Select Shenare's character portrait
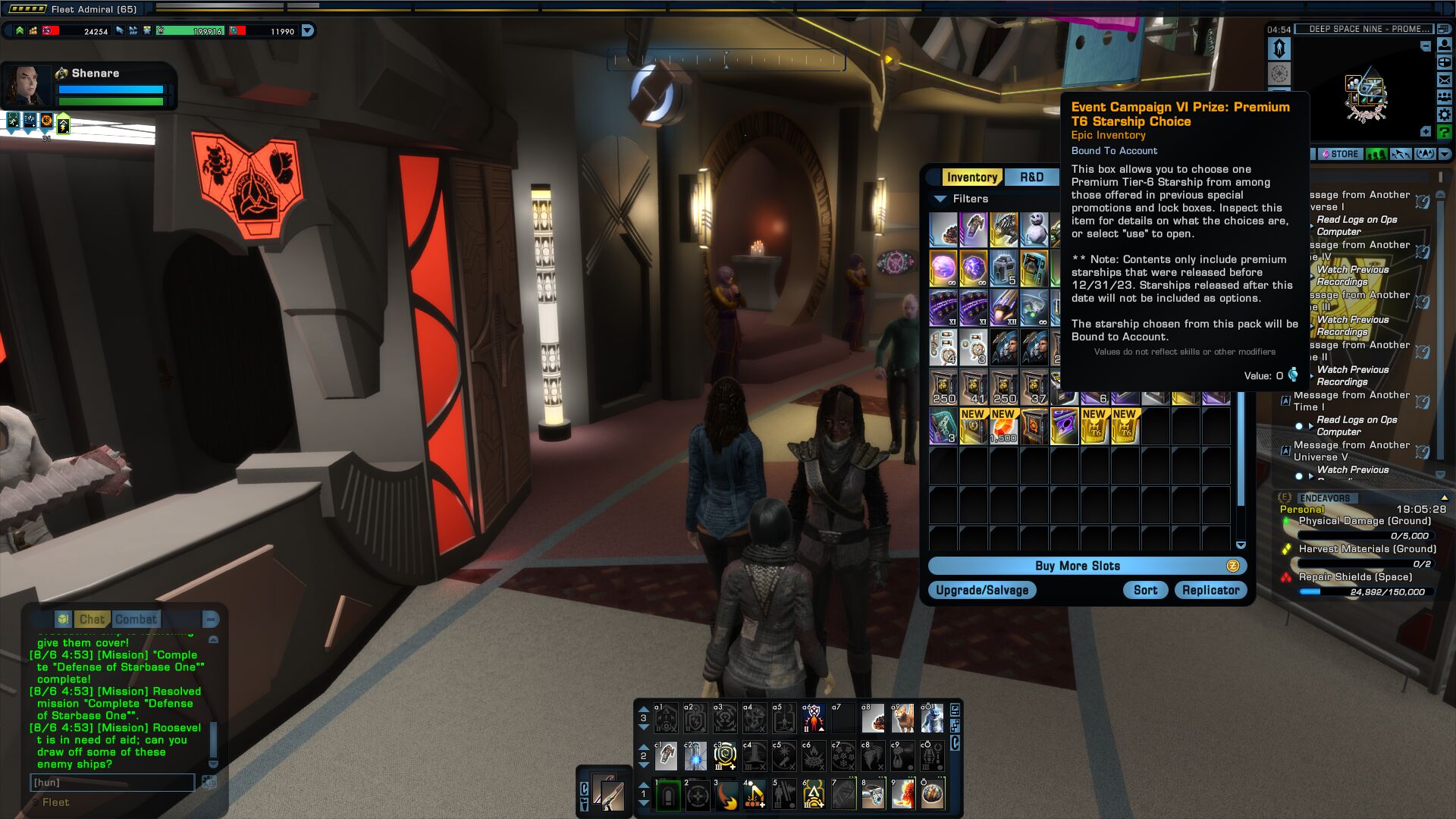 [27, 86]
